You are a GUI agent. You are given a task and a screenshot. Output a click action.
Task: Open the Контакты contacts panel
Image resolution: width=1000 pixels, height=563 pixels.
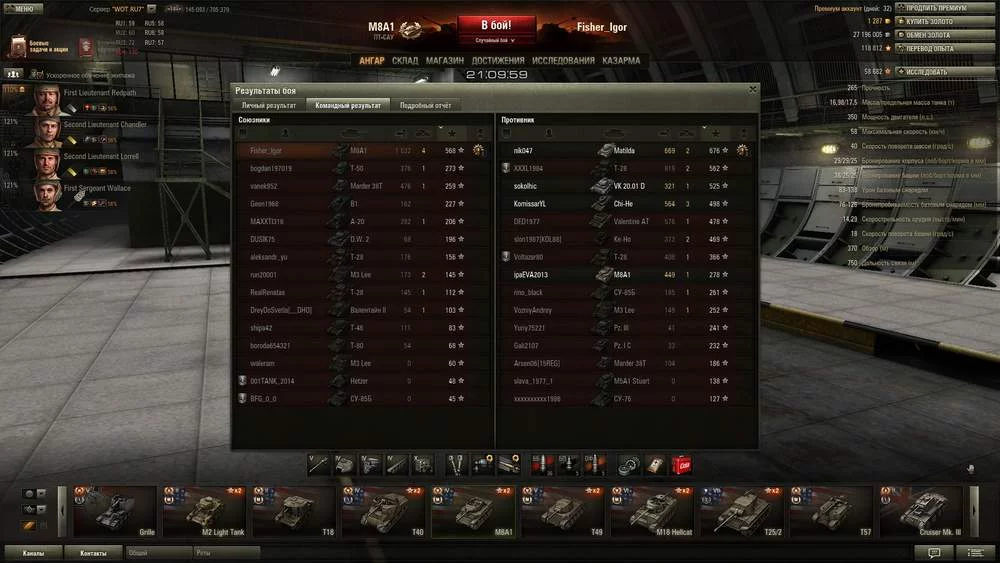click(x=93, y=552)
